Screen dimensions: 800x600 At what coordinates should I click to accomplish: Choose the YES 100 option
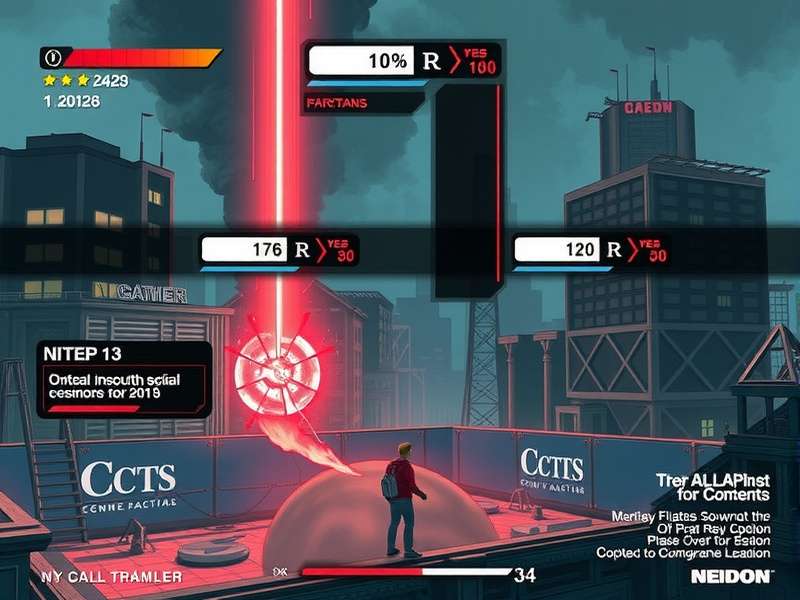pos(475,61)
